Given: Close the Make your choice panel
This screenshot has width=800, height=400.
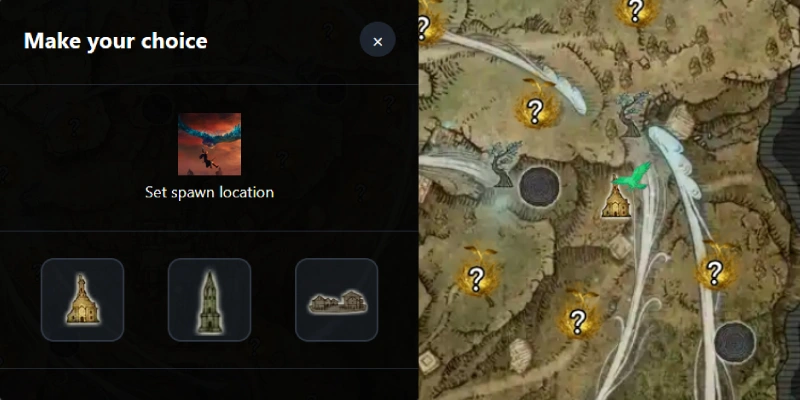Looking at the screenshot, I should (377, 41).
